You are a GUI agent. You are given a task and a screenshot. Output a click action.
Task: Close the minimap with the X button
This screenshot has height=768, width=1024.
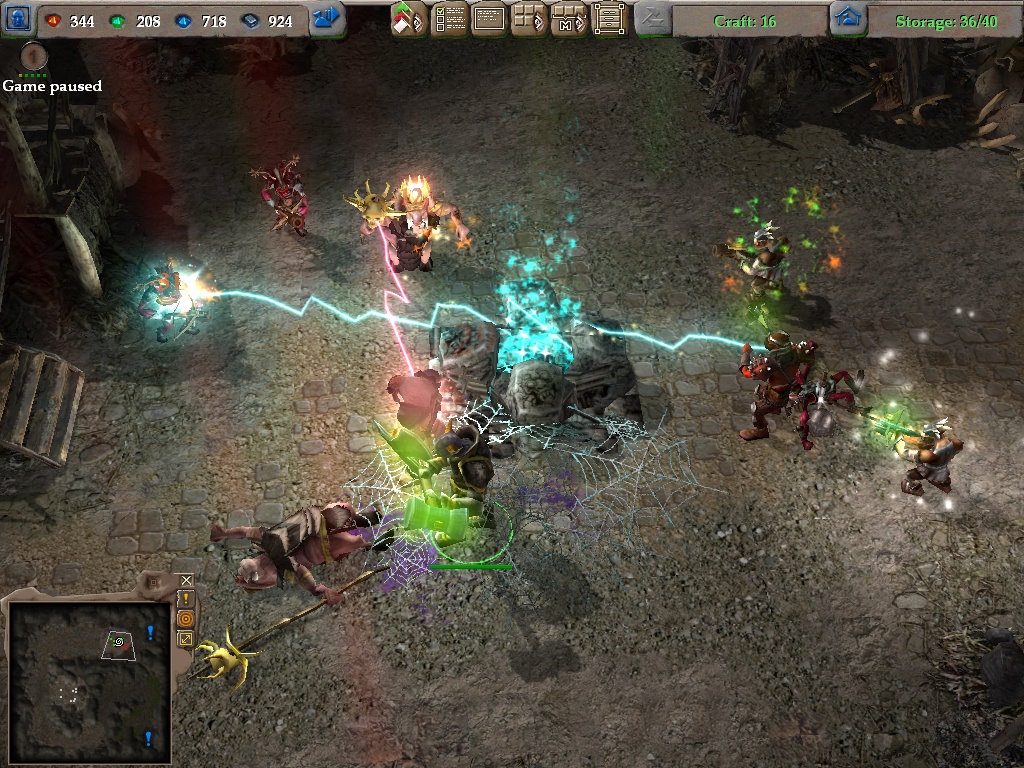point(186,580)
